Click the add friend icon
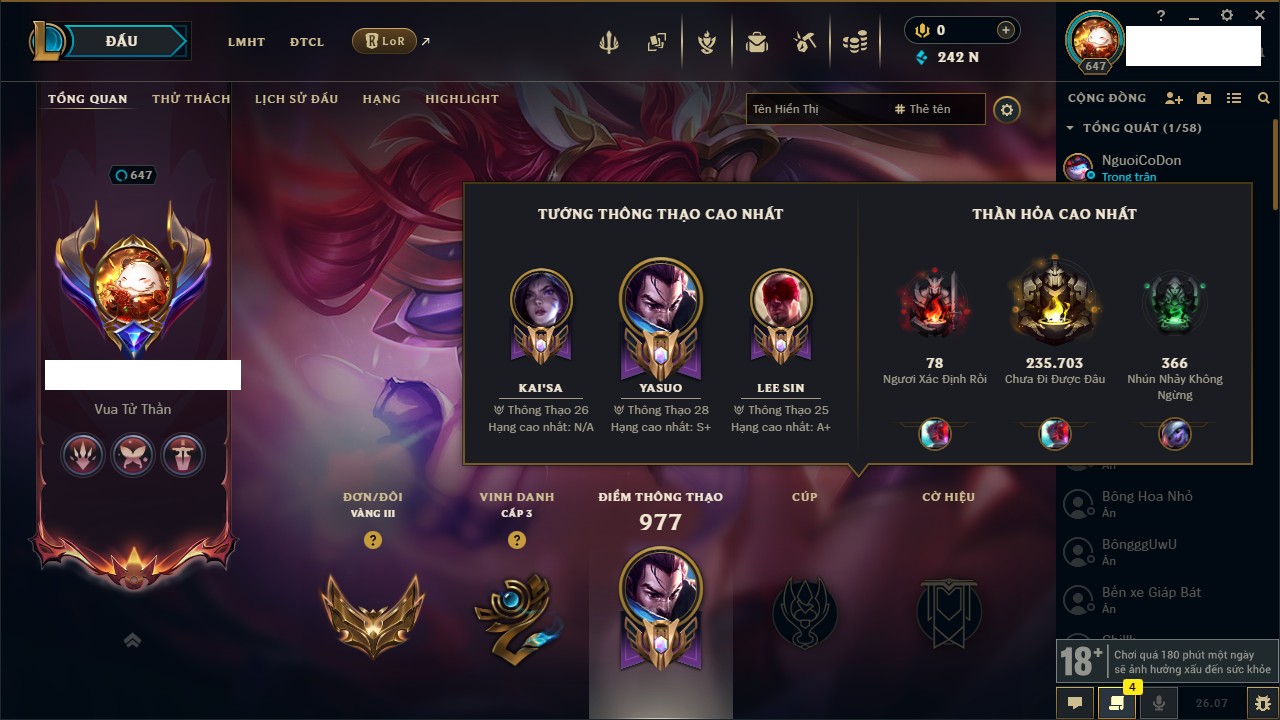Viewport: 1280px width, 720px height. click(x=1174, y=98)
